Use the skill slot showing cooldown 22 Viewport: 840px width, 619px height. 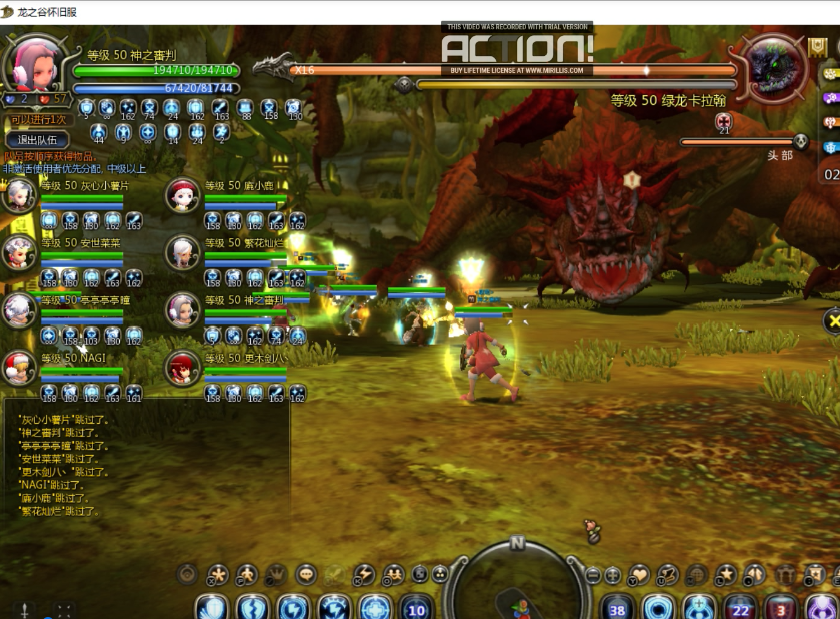pyautogui.click(x=740, y=608)
